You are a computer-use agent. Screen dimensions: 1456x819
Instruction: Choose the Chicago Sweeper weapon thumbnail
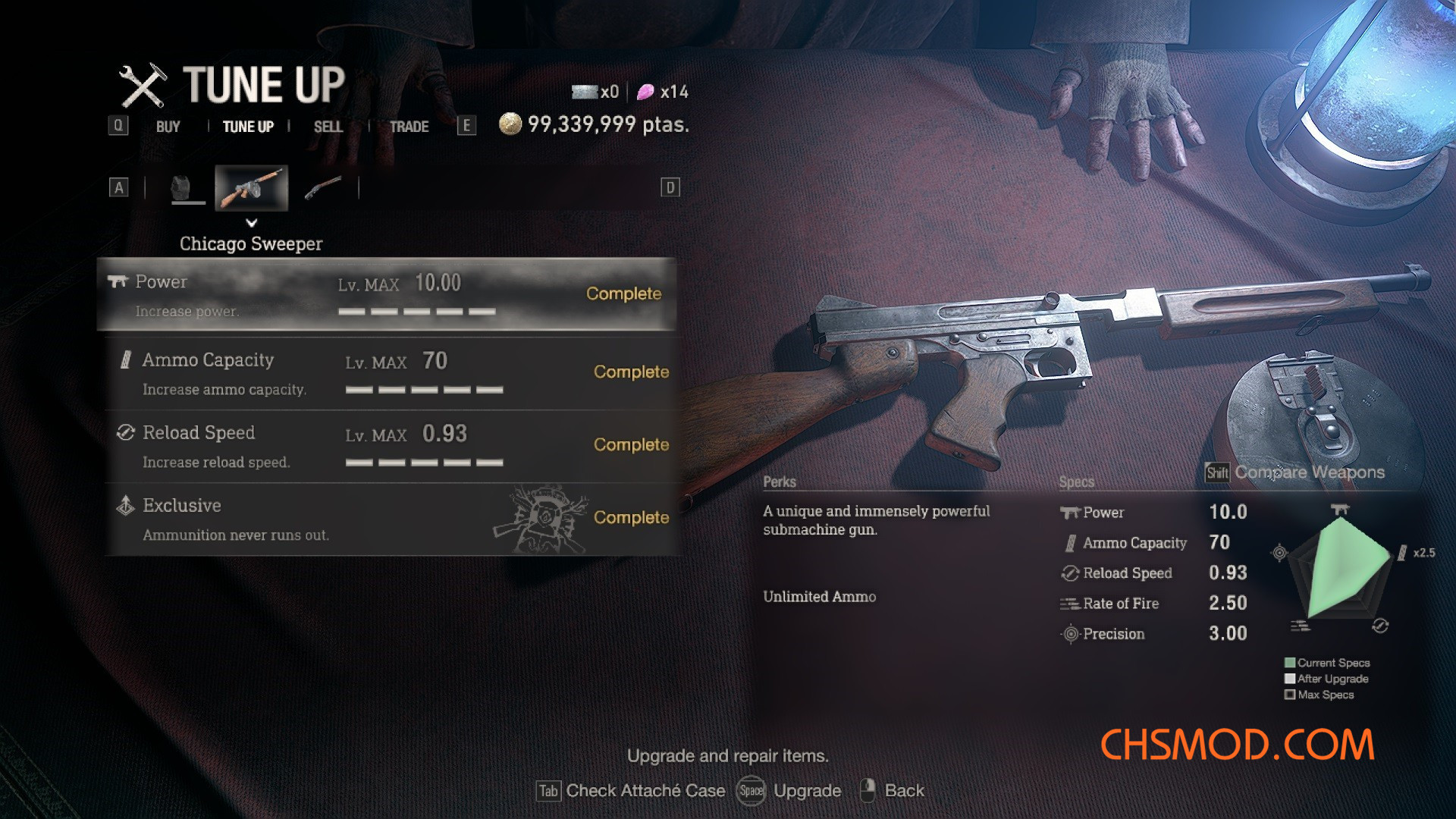click(x=251, y=187)
